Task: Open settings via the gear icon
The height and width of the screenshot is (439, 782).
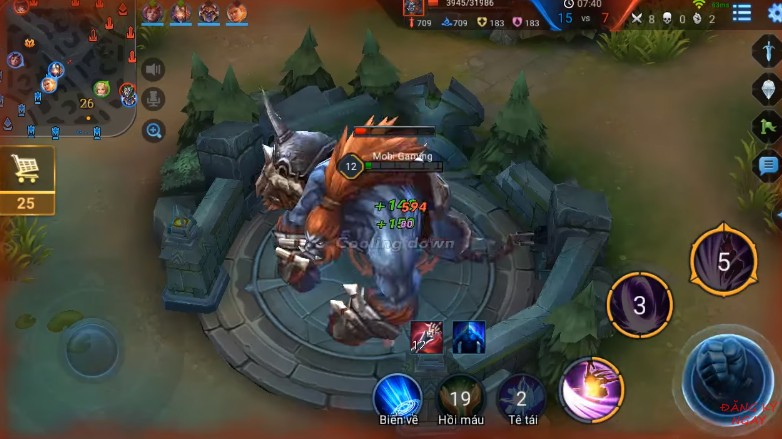Action: pos(775,13)
